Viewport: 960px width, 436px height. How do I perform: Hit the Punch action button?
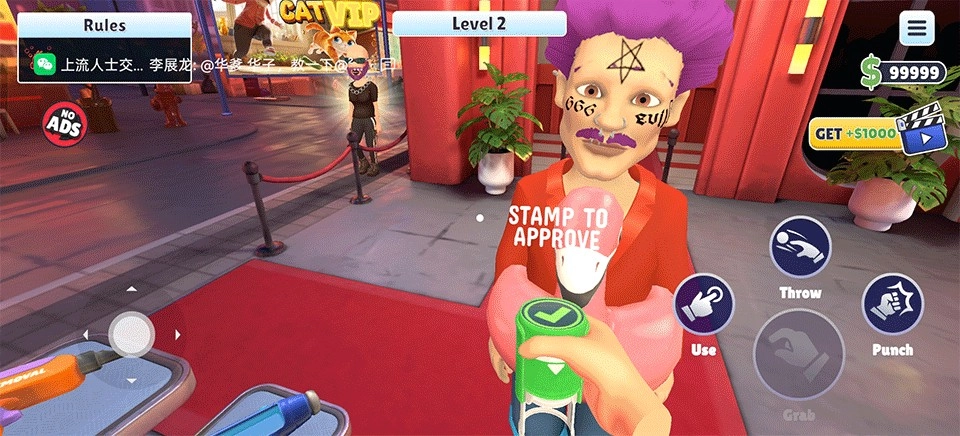pos(892,304)
